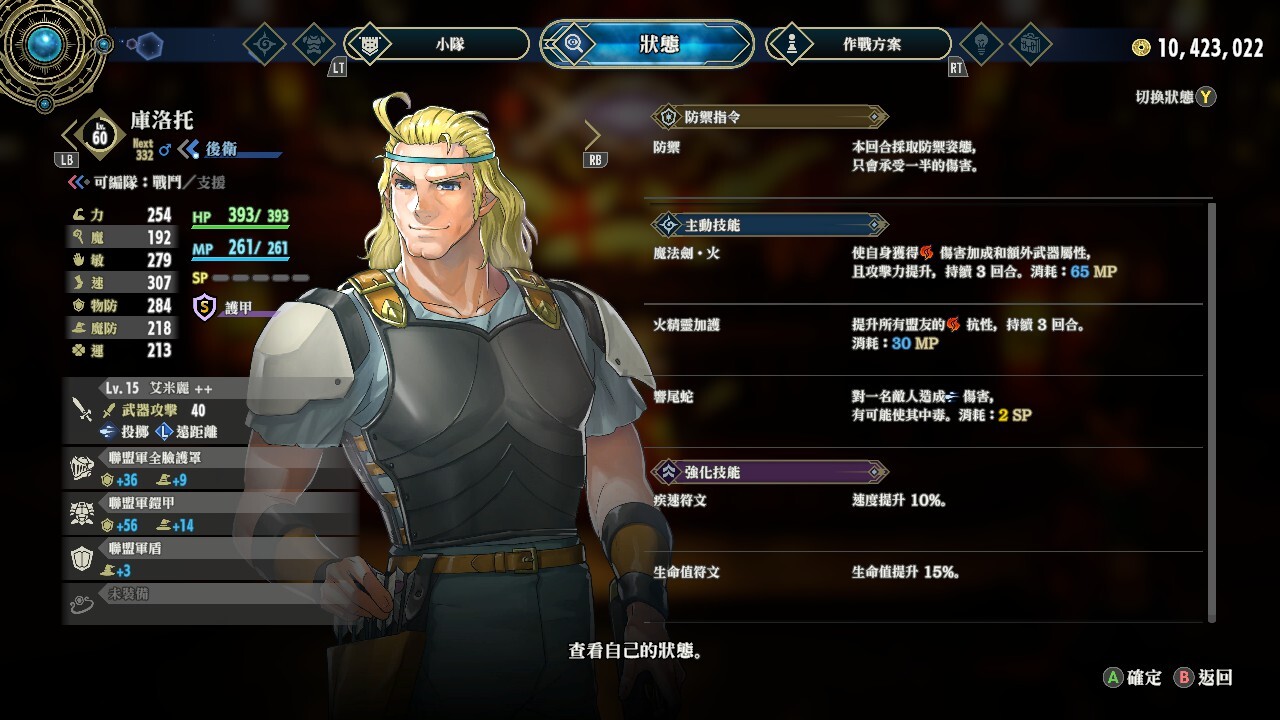The image size is (1280, 720).
Task: Open the diamond gear icon tab
Action: click(x=265, y=44)
